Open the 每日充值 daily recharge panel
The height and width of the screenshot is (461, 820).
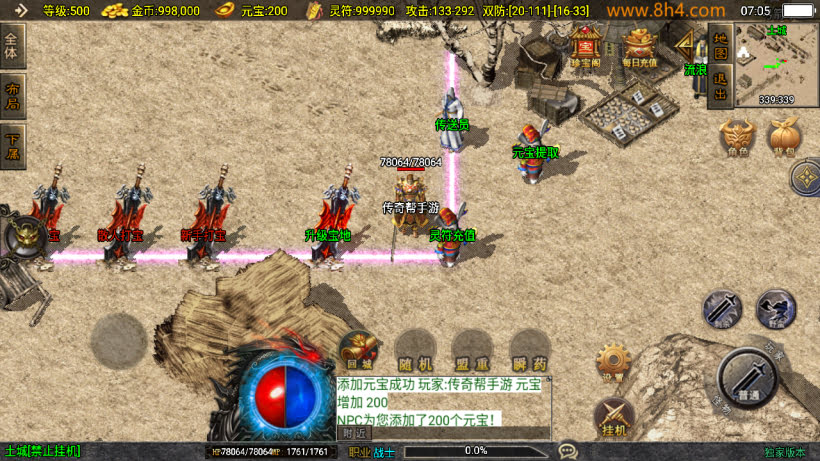click(640, 46)
